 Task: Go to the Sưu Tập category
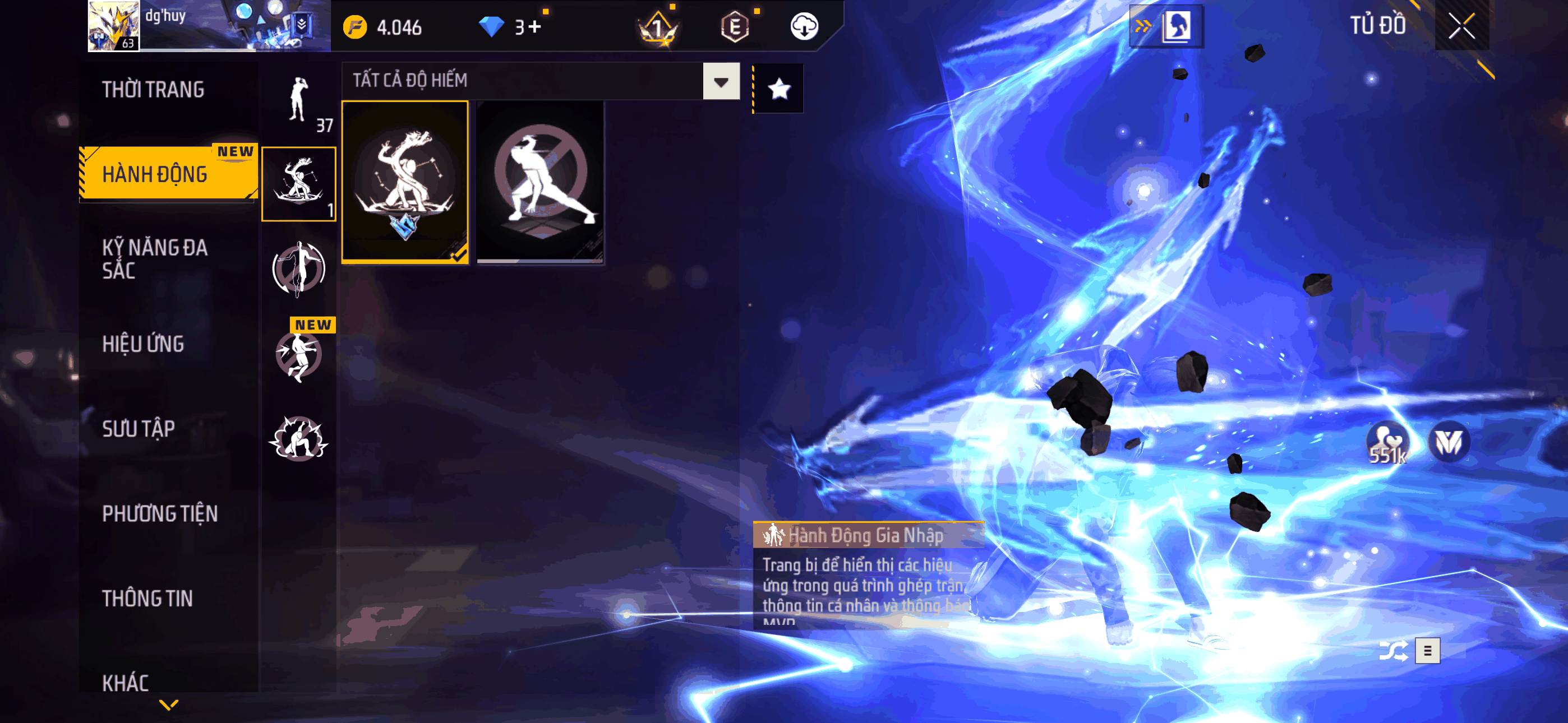(x=138, y=429)
